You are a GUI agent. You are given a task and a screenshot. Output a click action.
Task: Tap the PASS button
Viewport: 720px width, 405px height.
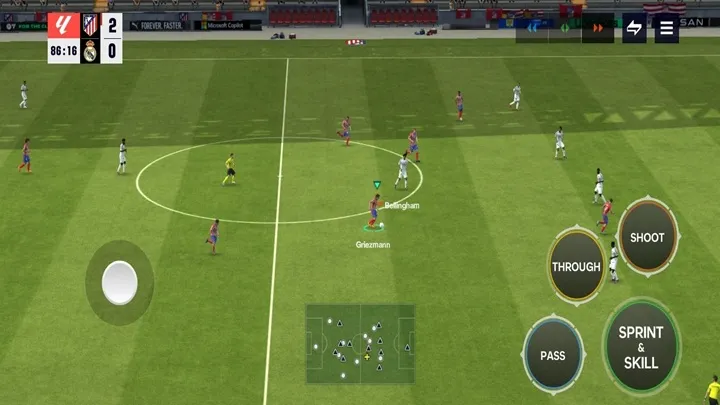[552, 355]
